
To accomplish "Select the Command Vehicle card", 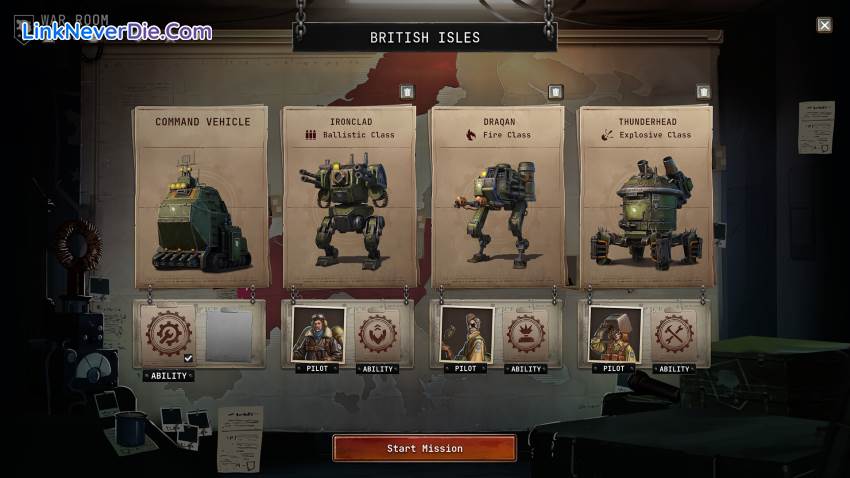I will coord(201,195).
